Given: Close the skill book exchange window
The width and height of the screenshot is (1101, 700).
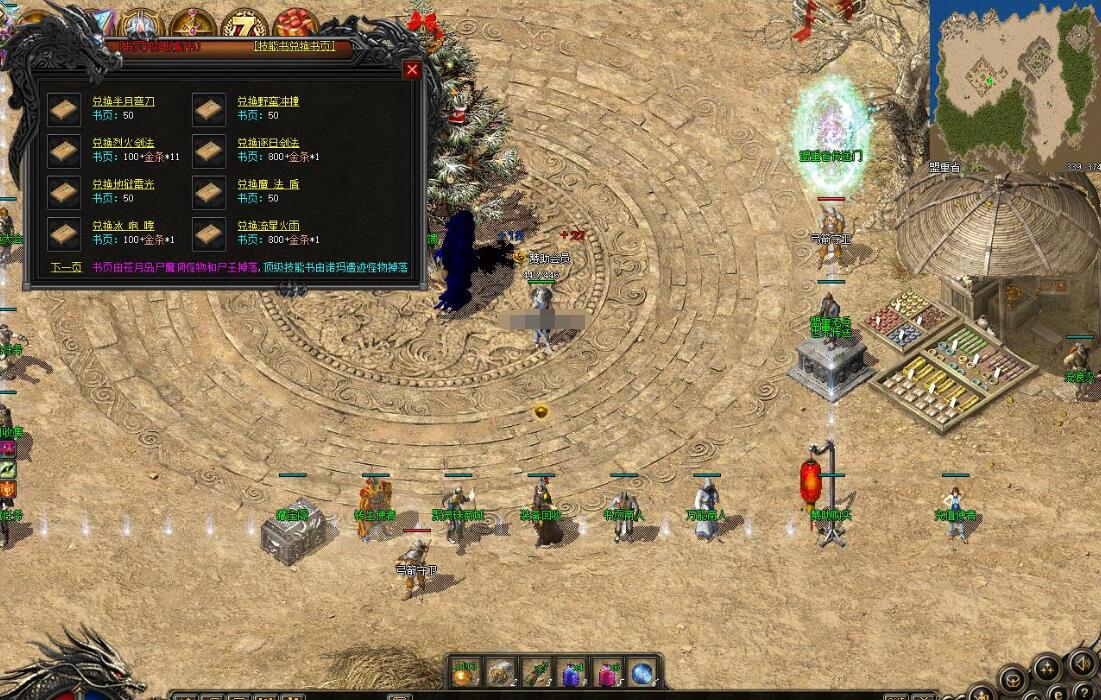Looking at the screenshot, I should [412, 70].
